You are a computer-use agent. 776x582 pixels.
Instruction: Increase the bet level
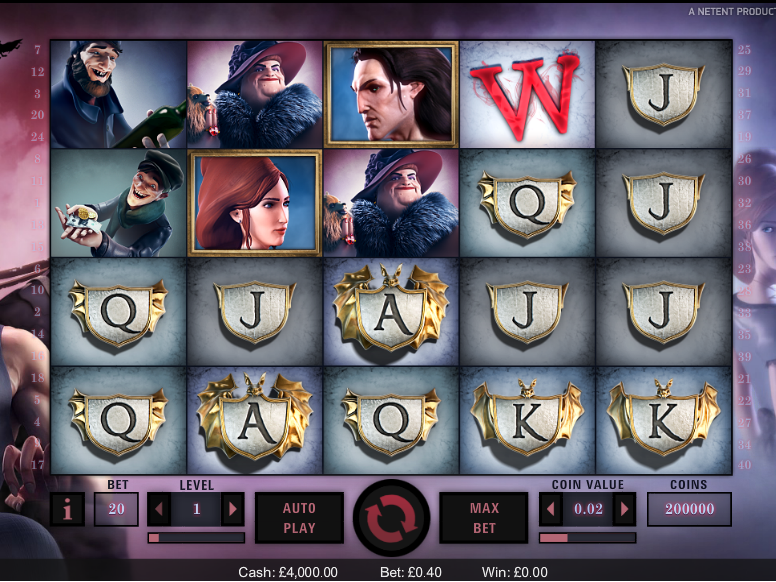(x=233, y=509)
